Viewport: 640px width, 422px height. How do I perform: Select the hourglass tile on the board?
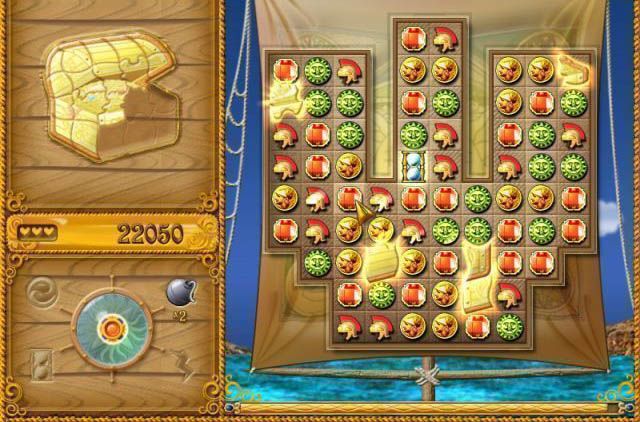point(413,166)
